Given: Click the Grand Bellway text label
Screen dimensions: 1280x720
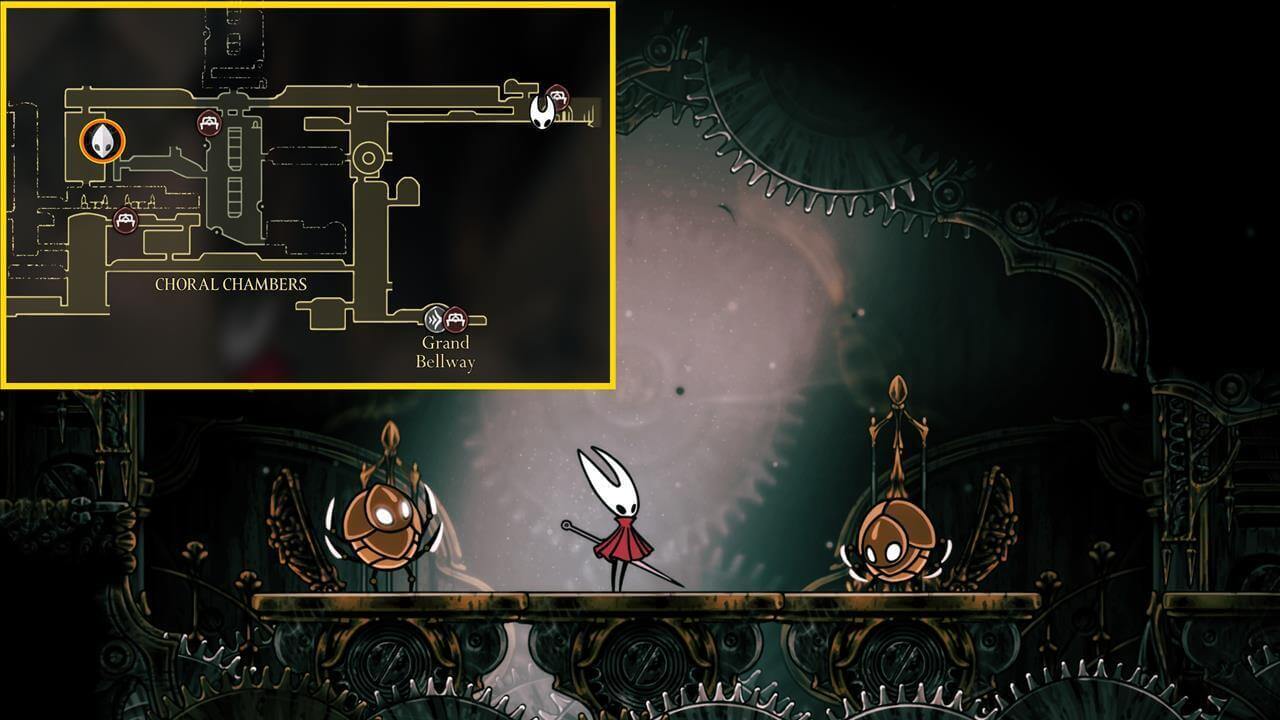Looking at the screenshot, I should (447, 350).
